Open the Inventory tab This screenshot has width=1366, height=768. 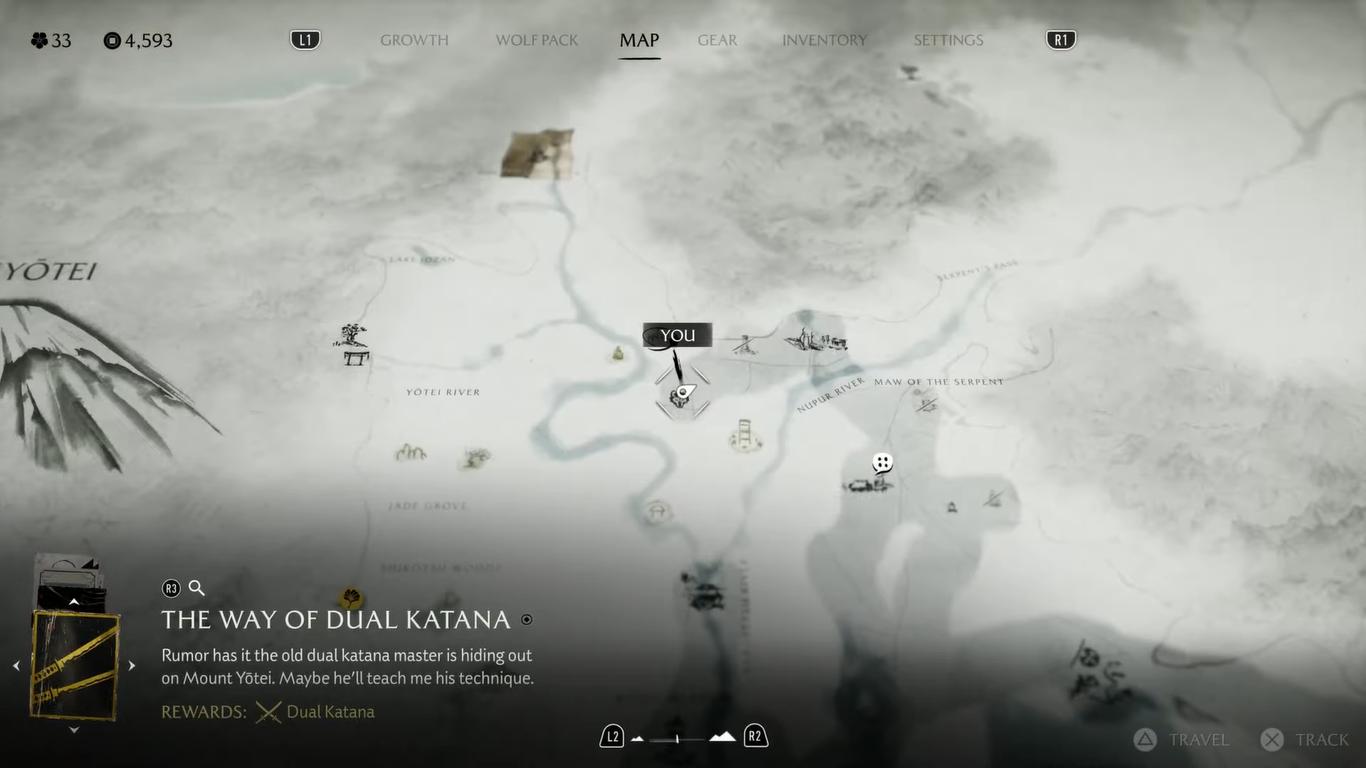click(824, 40)
